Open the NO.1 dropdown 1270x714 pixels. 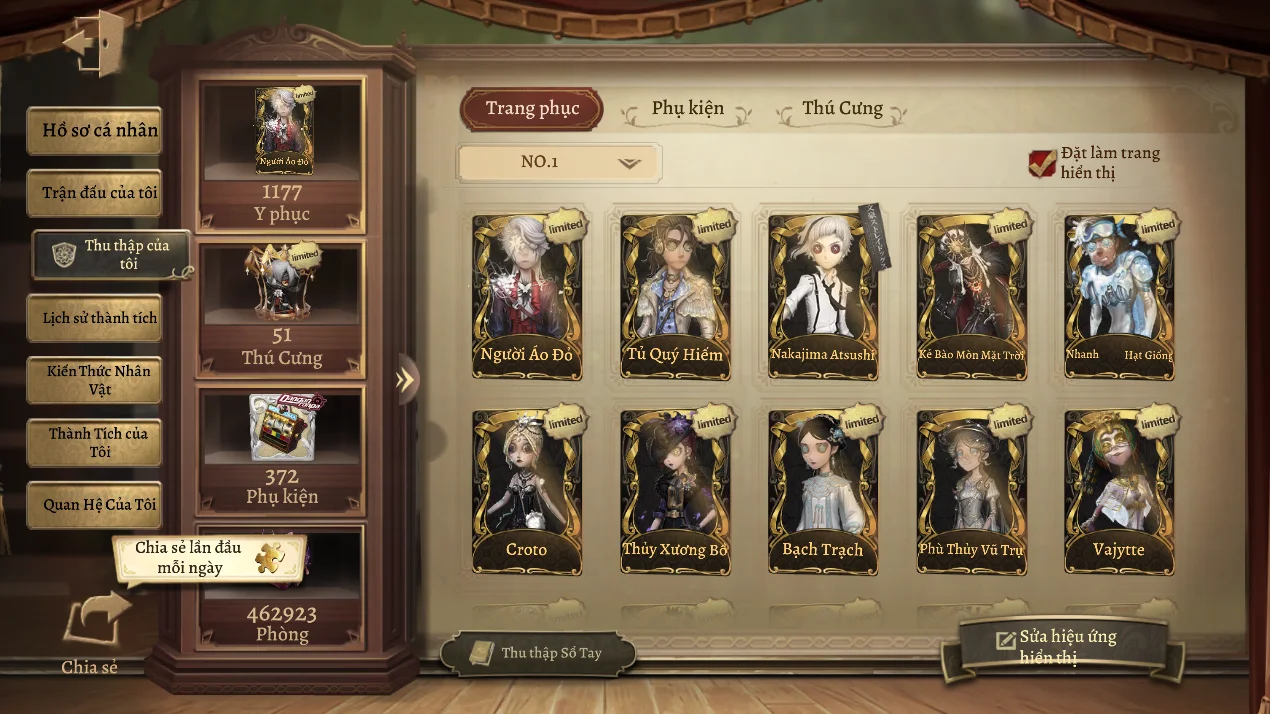(x=559, y=162)
